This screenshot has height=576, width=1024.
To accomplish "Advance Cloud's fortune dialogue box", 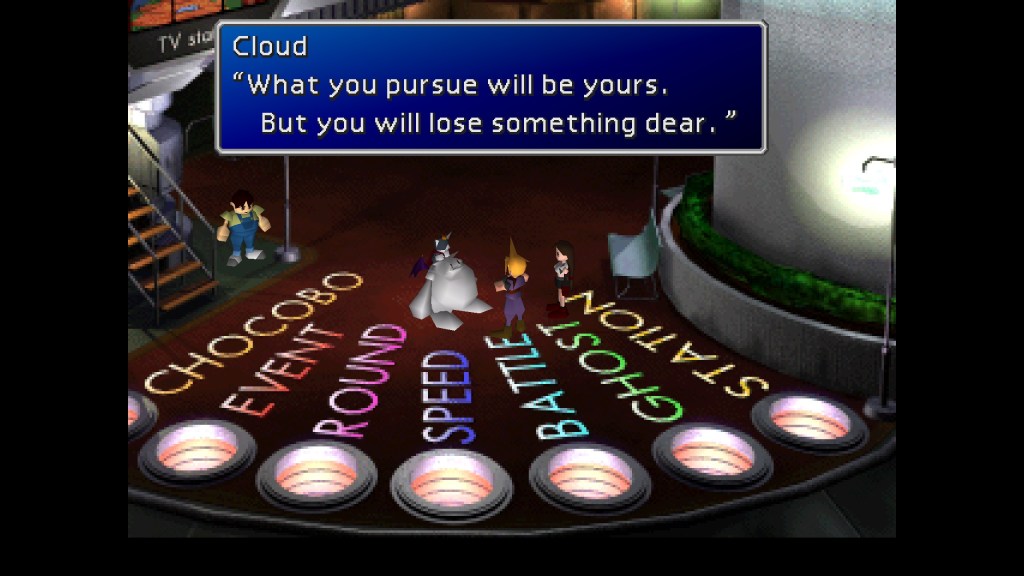I will [x=491, y=87].
